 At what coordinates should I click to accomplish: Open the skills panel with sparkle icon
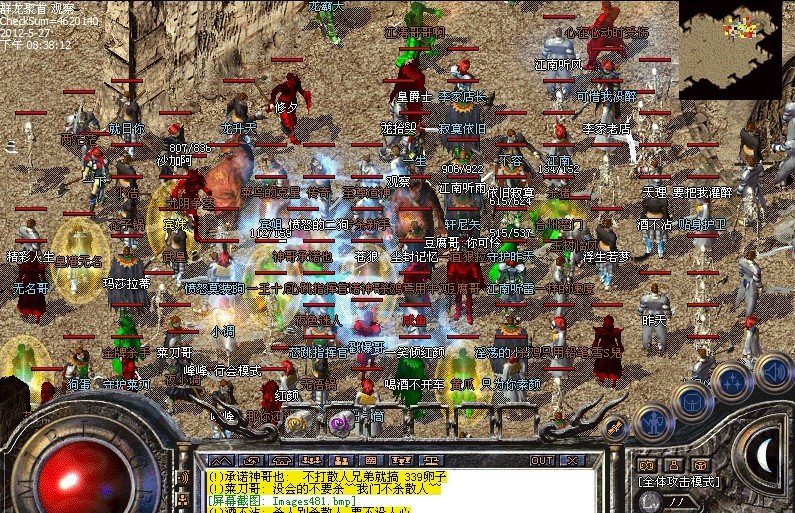click(734, 381)
